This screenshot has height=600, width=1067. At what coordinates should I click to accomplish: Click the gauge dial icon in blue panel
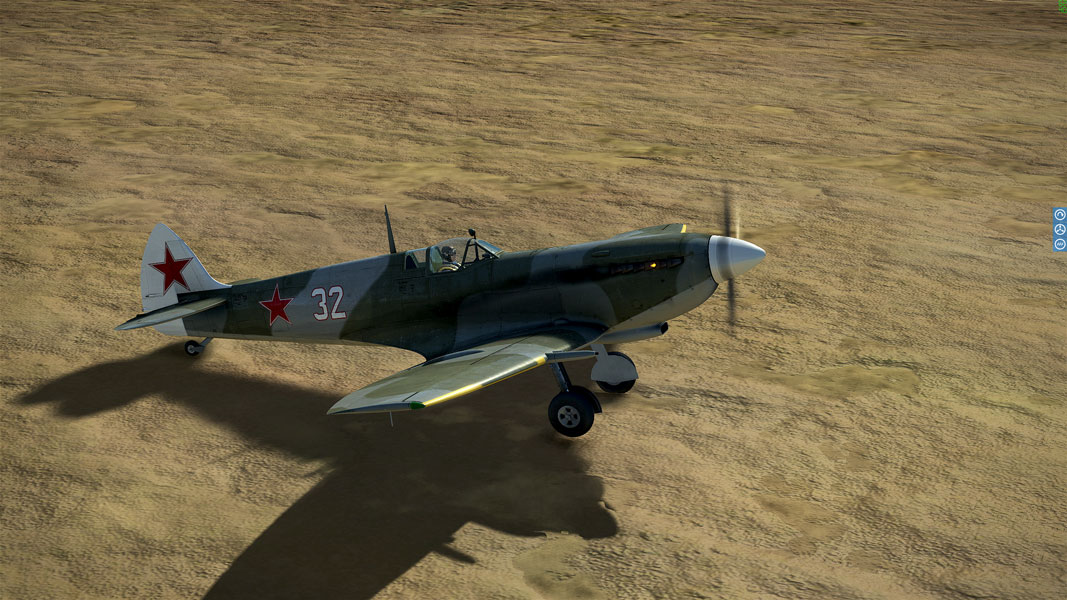[1060, 215]
